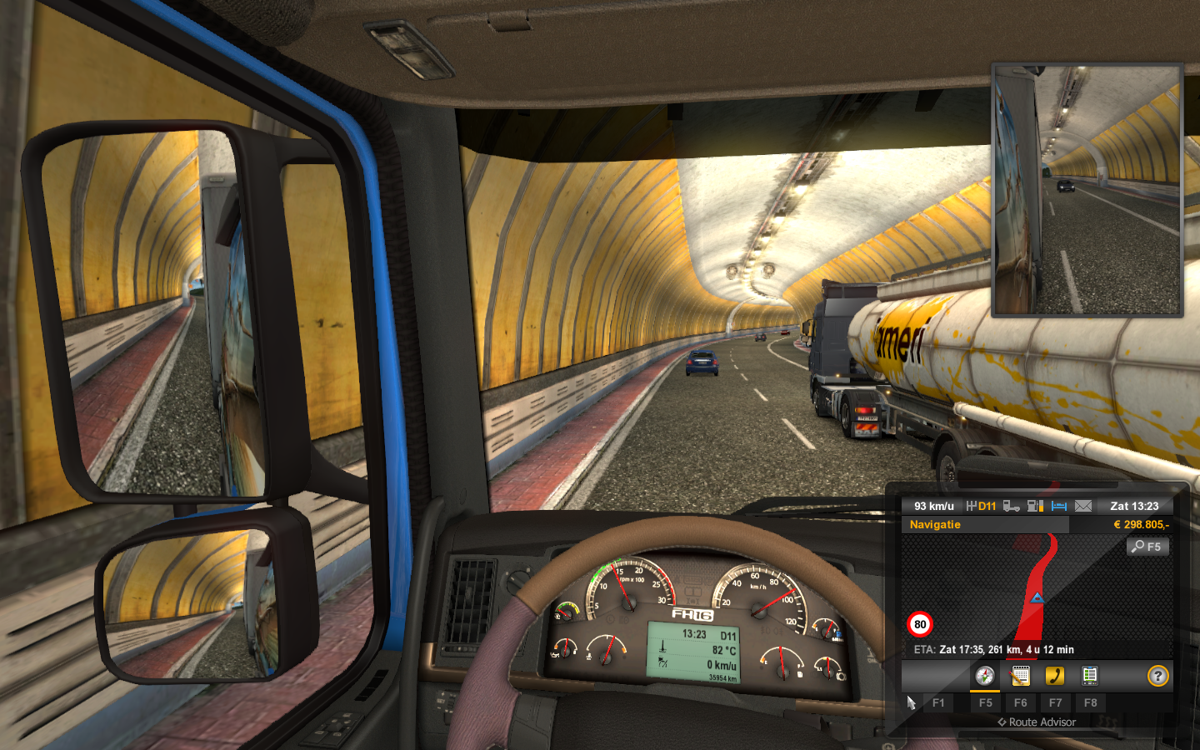Click the fuel pump indicator icon

(x=1037, y=506)
